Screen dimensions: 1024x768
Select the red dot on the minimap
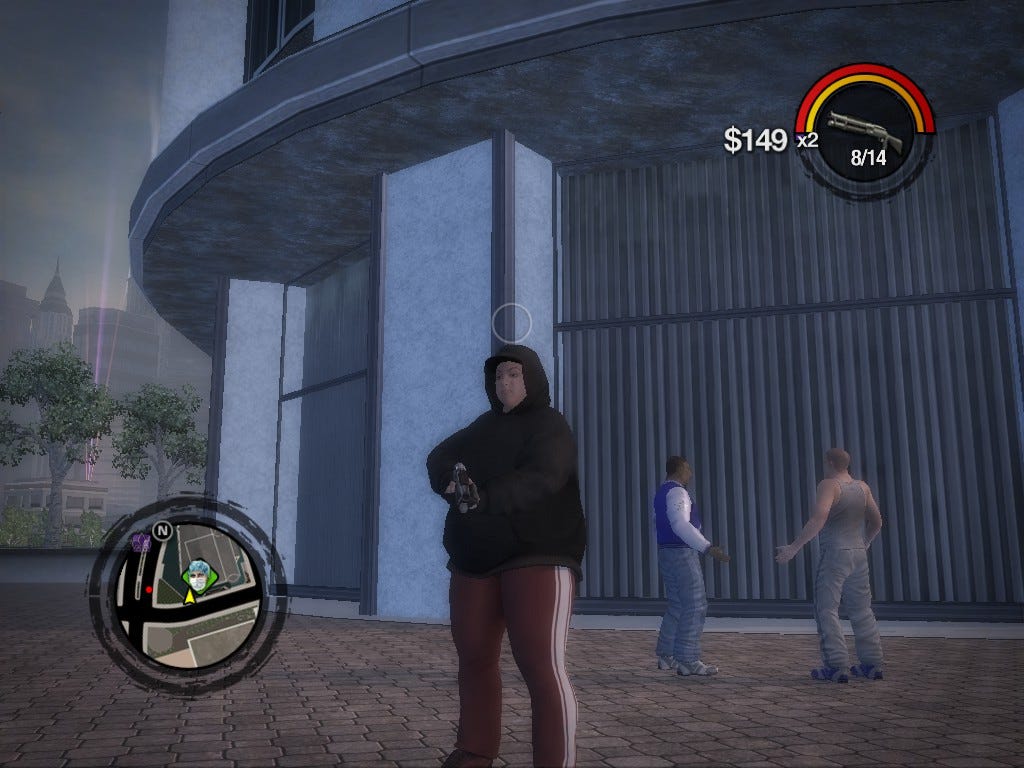click(149, 590)
